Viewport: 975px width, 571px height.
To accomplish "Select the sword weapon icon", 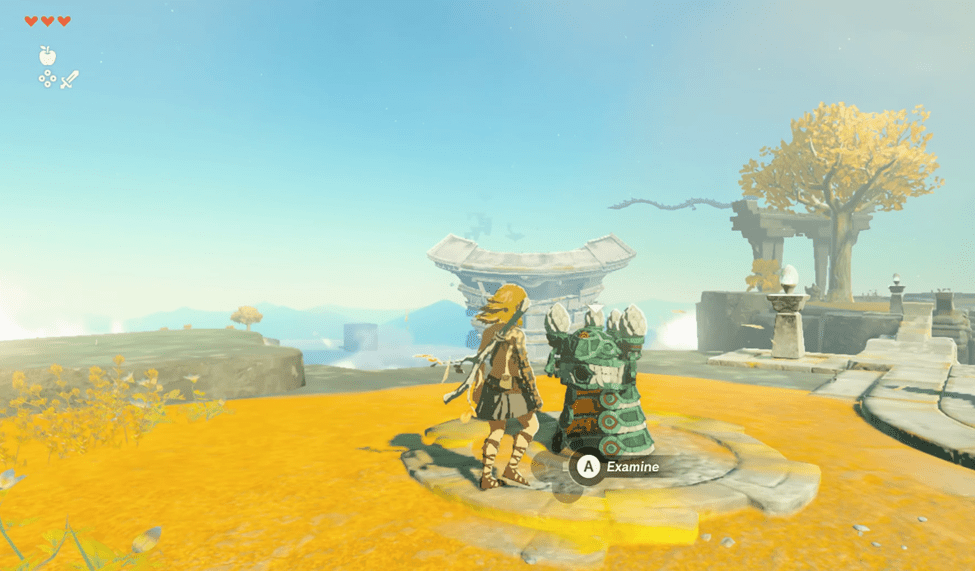I will [x=69, y=80].
